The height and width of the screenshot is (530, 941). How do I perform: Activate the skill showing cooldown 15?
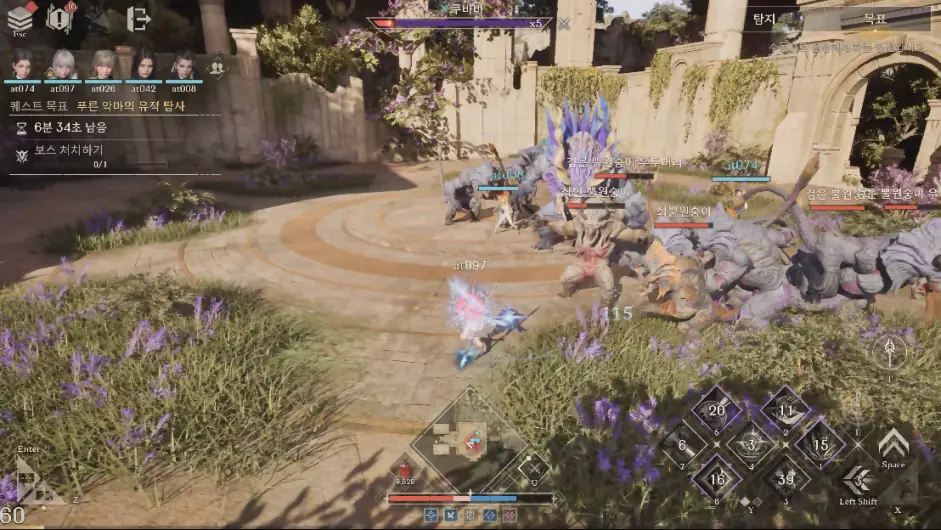coord(820,444)
